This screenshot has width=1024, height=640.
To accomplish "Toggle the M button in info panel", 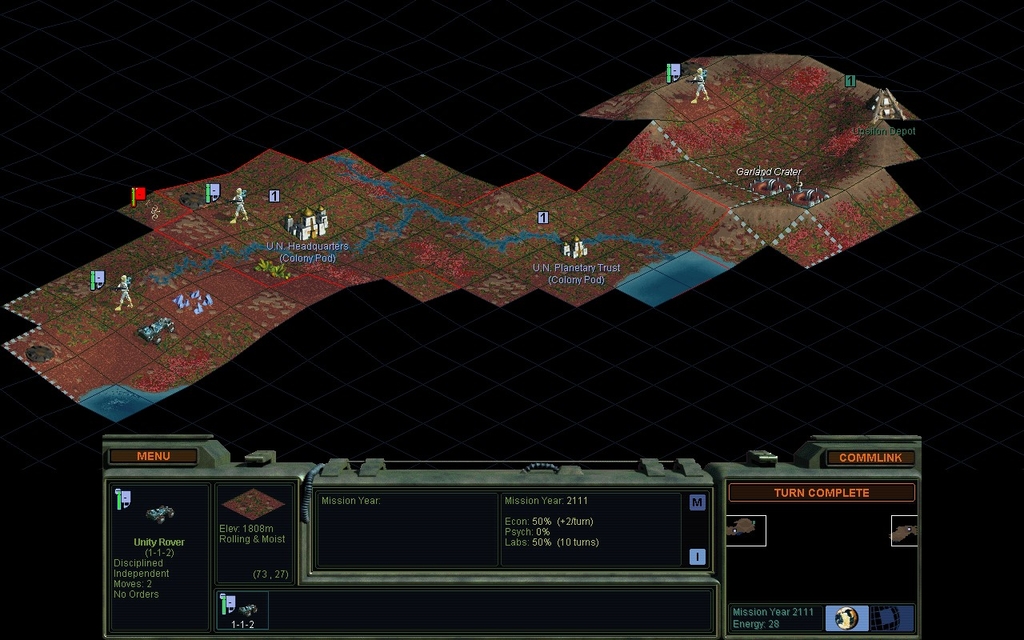I will click(697, 502).
